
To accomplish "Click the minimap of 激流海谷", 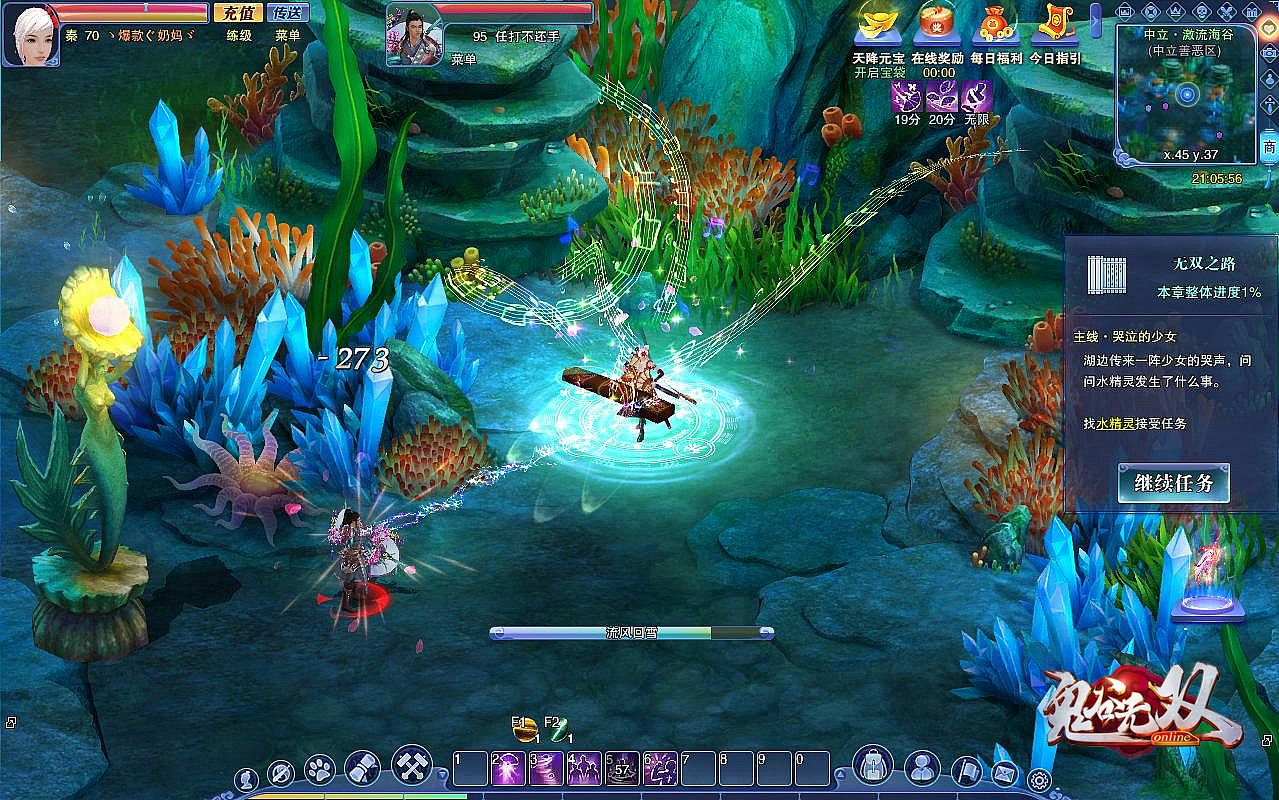I will tap(1186, 97).
